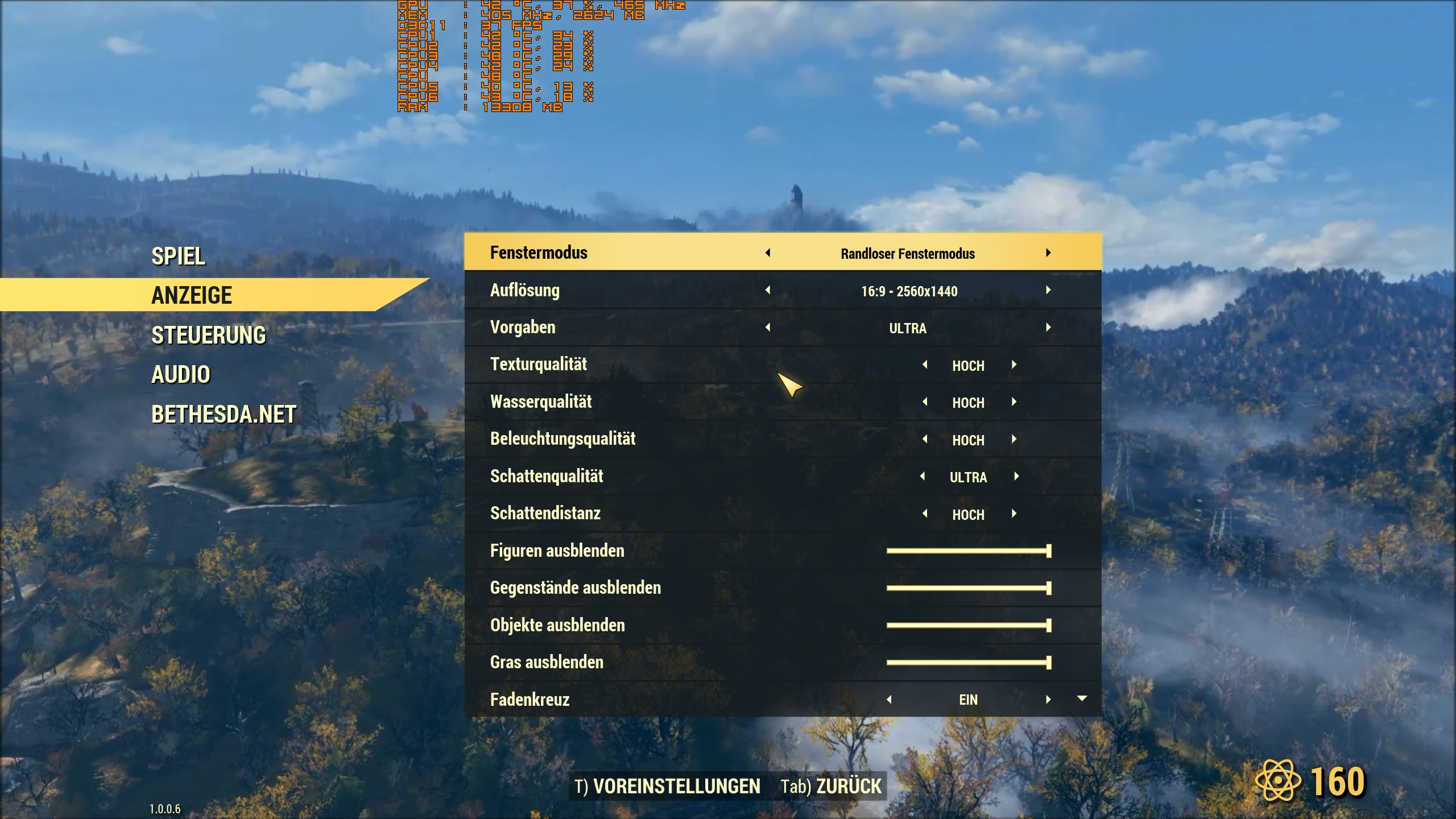Lower the Vorgaben preset with its left arrow
The height and width of the screenshot is (819, 1456).
pos(769,327)
